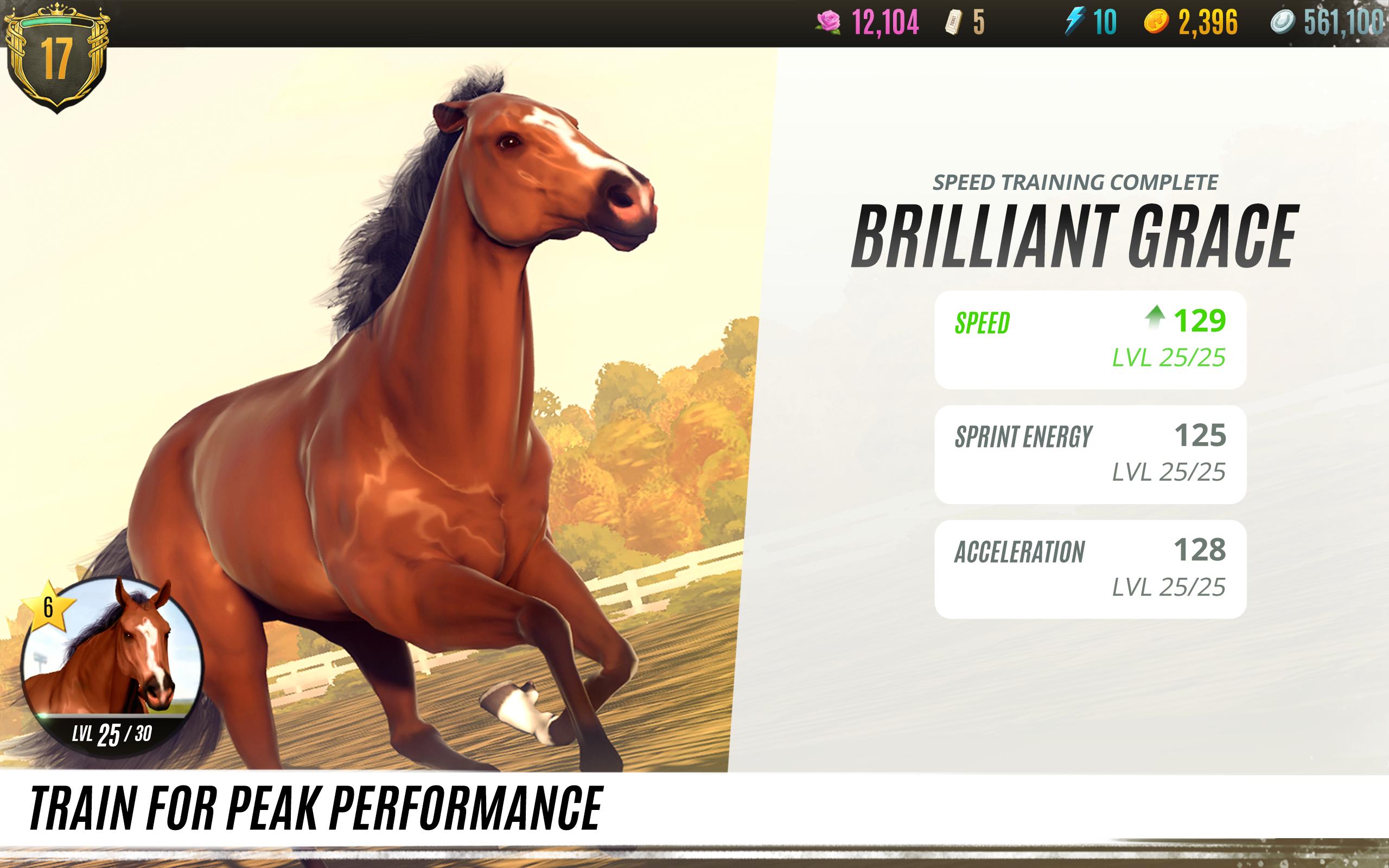Click the level 17 player crest

58,58
